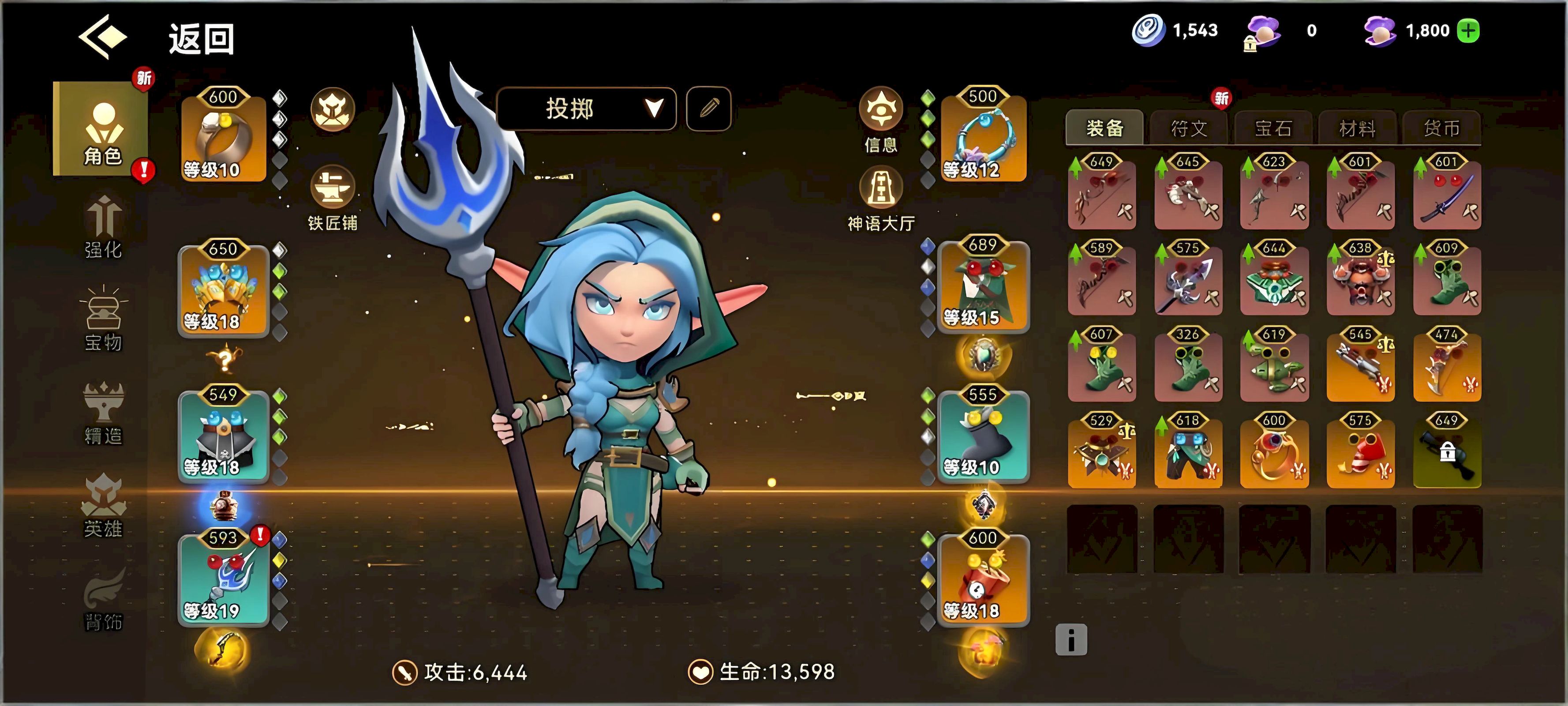This screenshot has height=706, width=1568.
Task: Expand the 投掷 loadout dropdown
Action: pos(587,109)
